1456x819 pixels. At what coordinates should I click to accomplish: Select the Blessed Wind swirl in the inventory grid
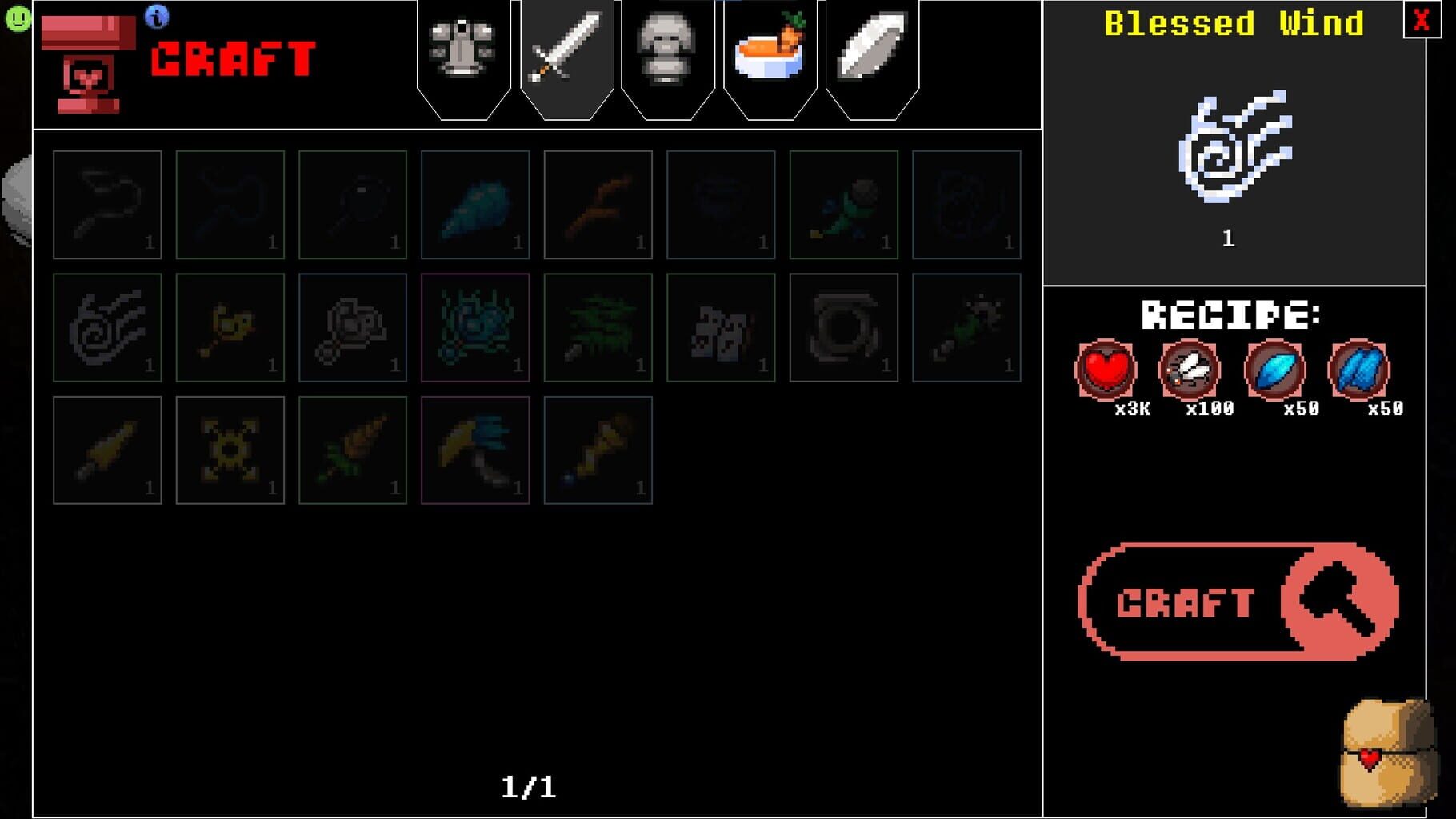point(107,328)
